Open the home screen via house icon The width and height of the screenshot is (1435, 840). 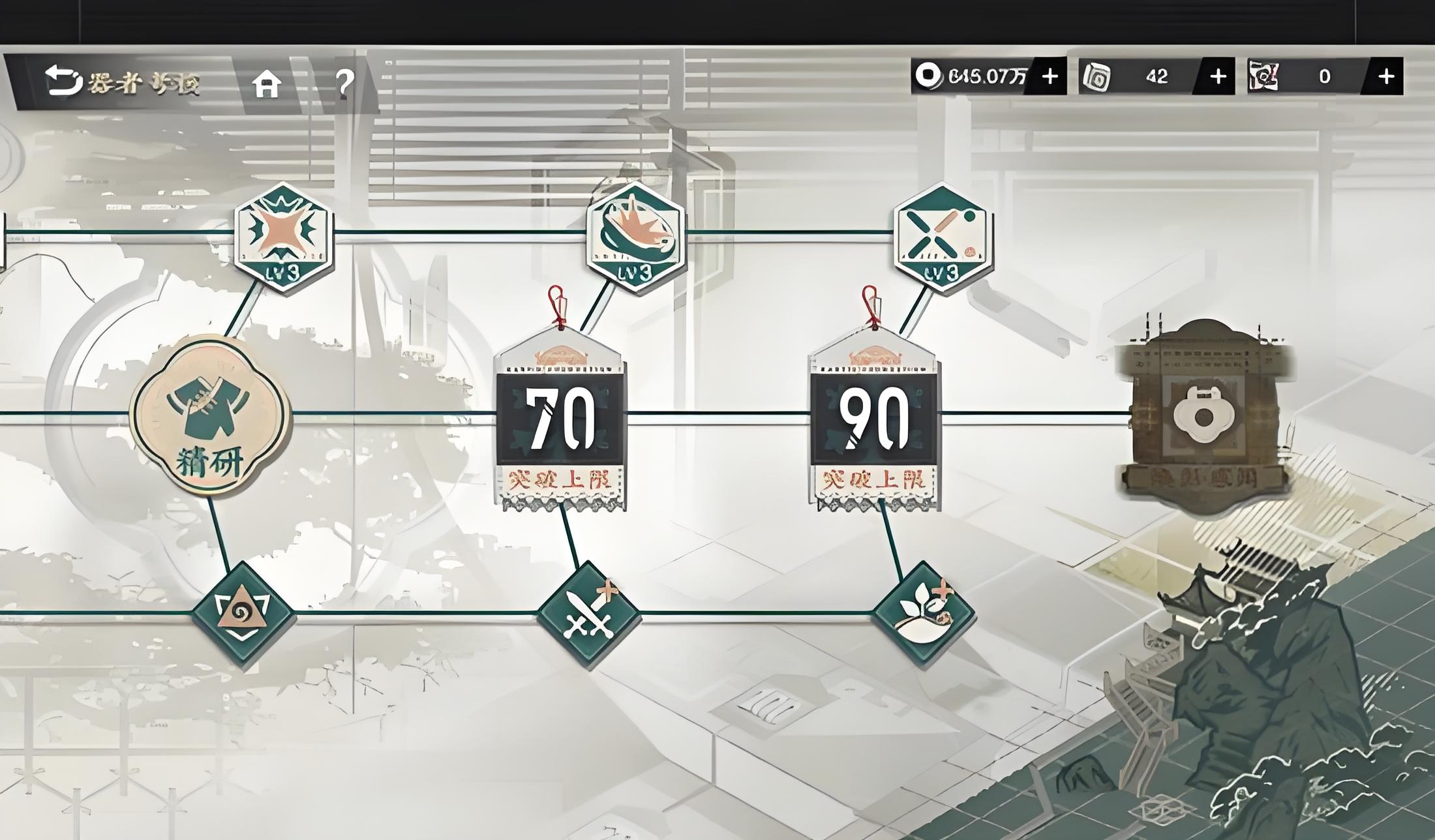coord(267,83)
